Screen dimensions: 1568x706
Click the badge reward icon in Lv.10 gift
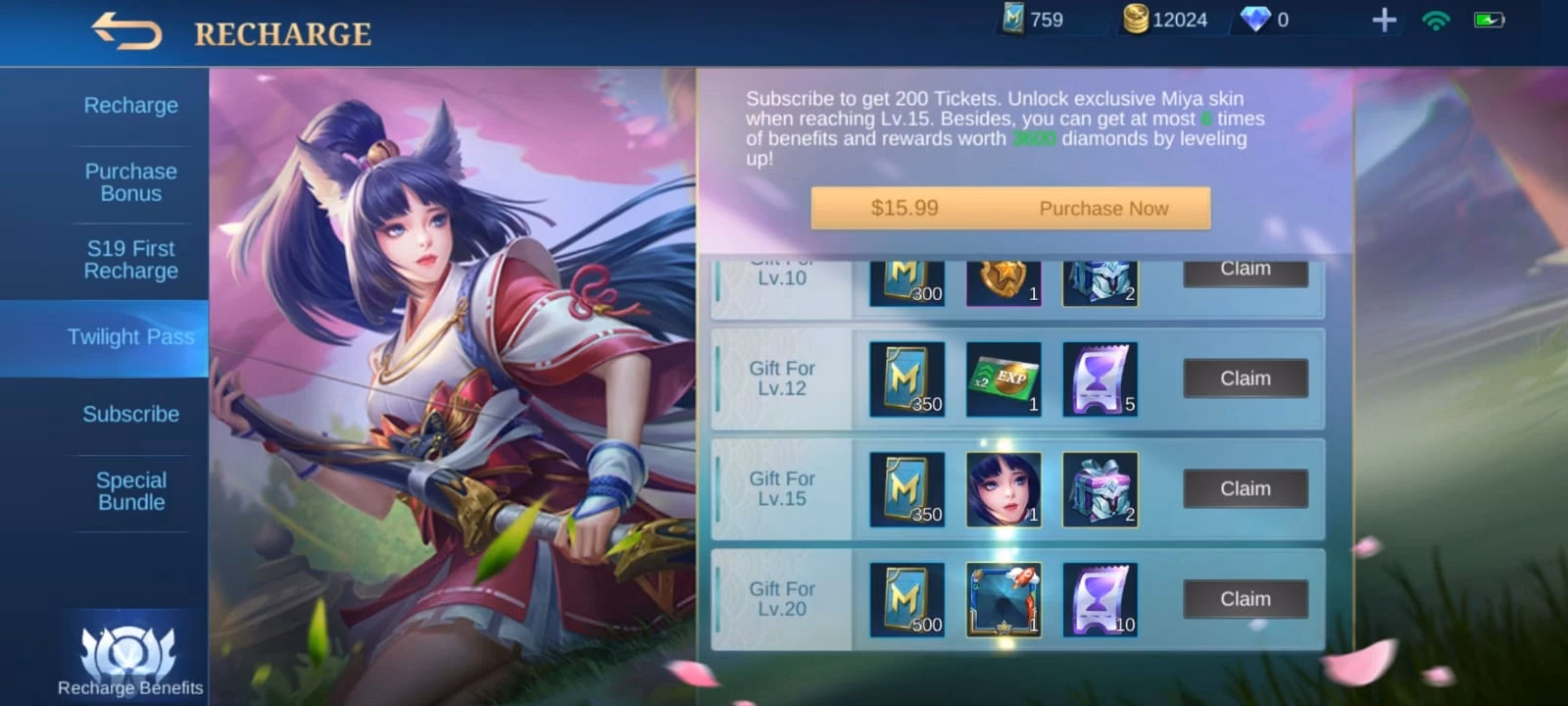pyautogui.click(x=1003, y=282)
